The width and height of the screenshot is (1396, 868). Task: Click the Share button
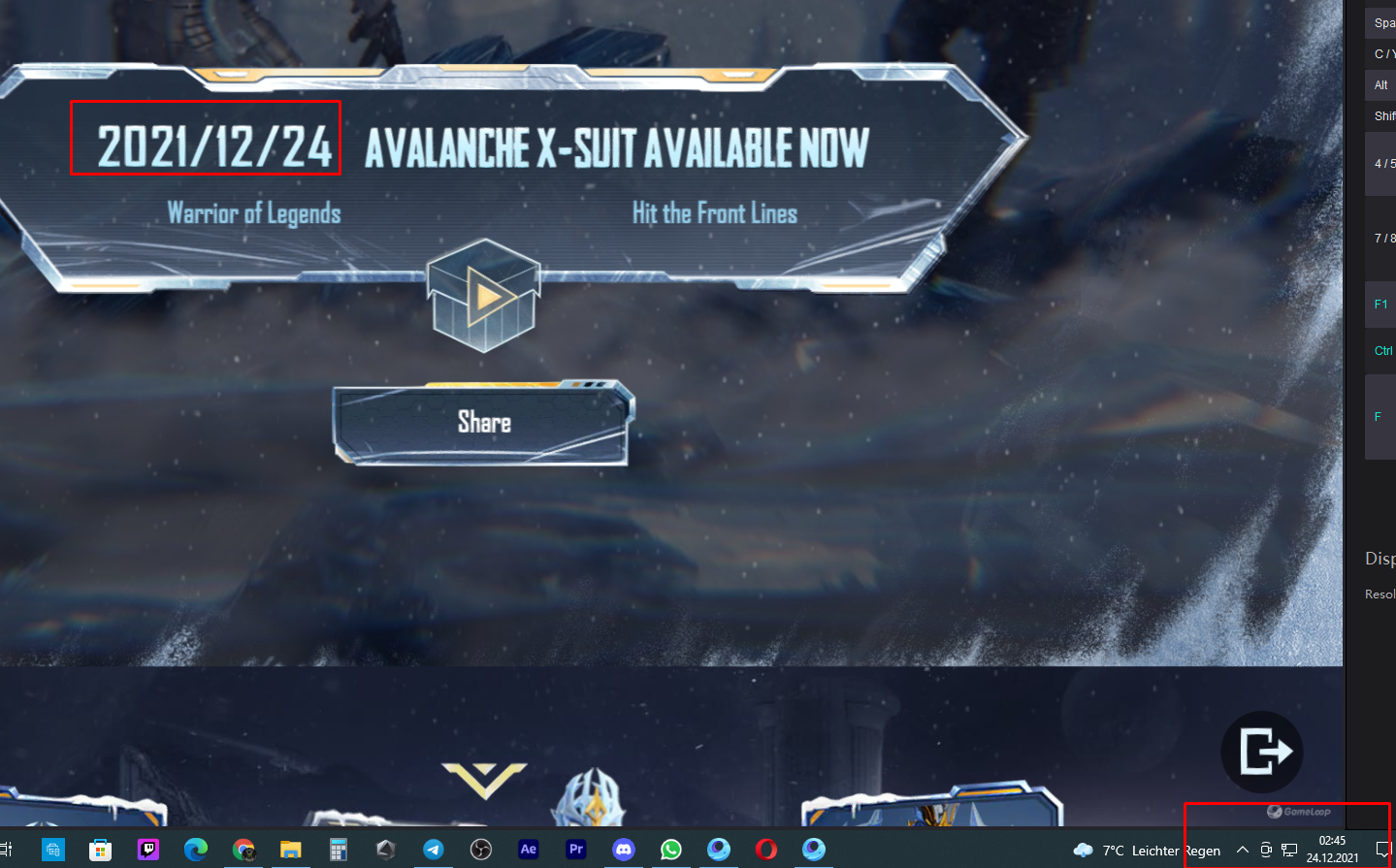tap(484, 422)
